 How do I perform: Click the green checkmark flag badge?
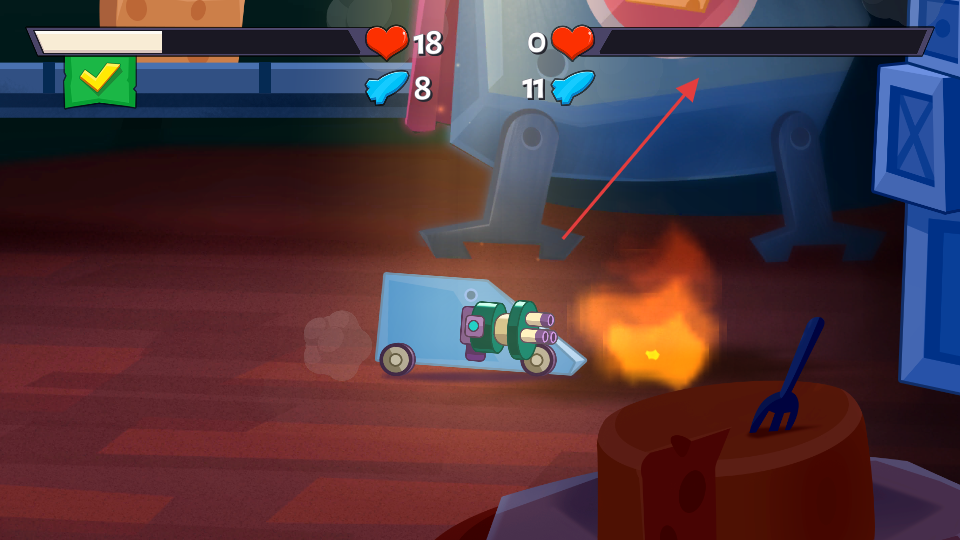coord(99,81)
